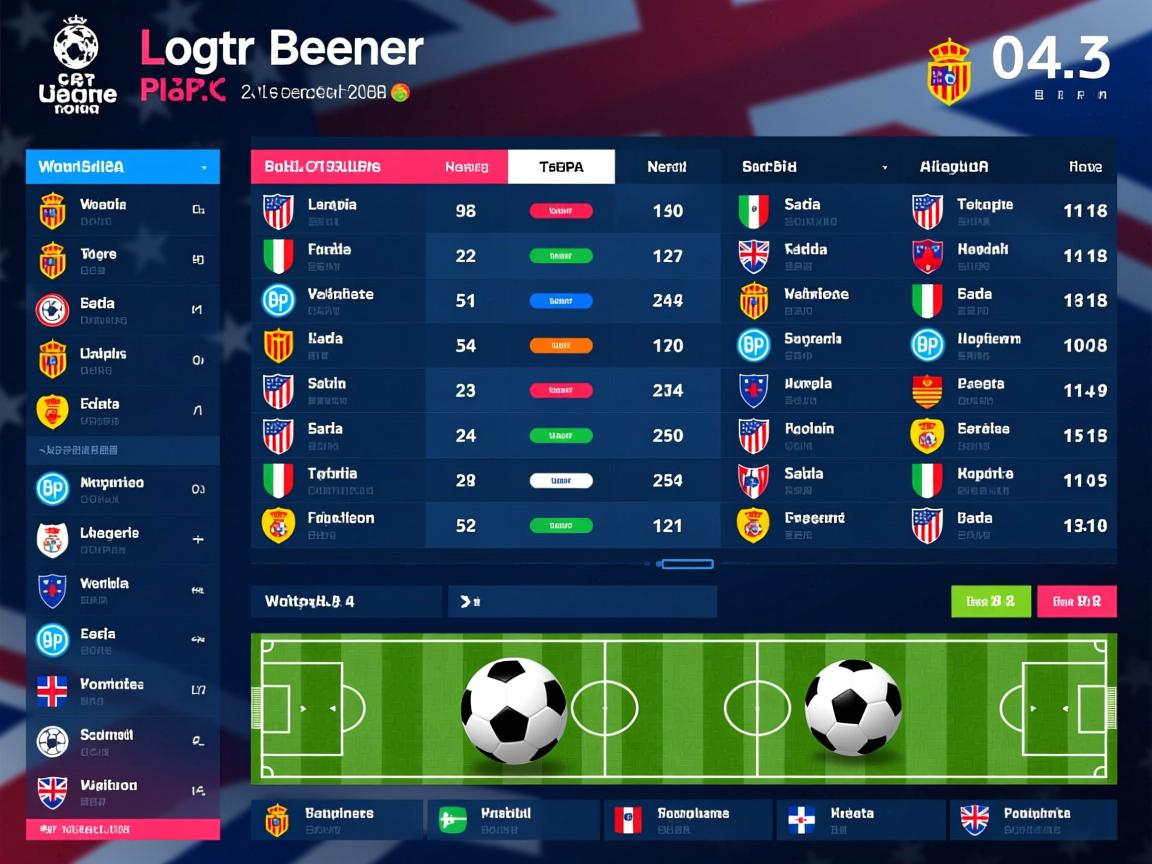The height and width of the screenshot is (864, 1152).
Task: Select the Tekapte entry in the right column
Action: (x=985, y=211)
